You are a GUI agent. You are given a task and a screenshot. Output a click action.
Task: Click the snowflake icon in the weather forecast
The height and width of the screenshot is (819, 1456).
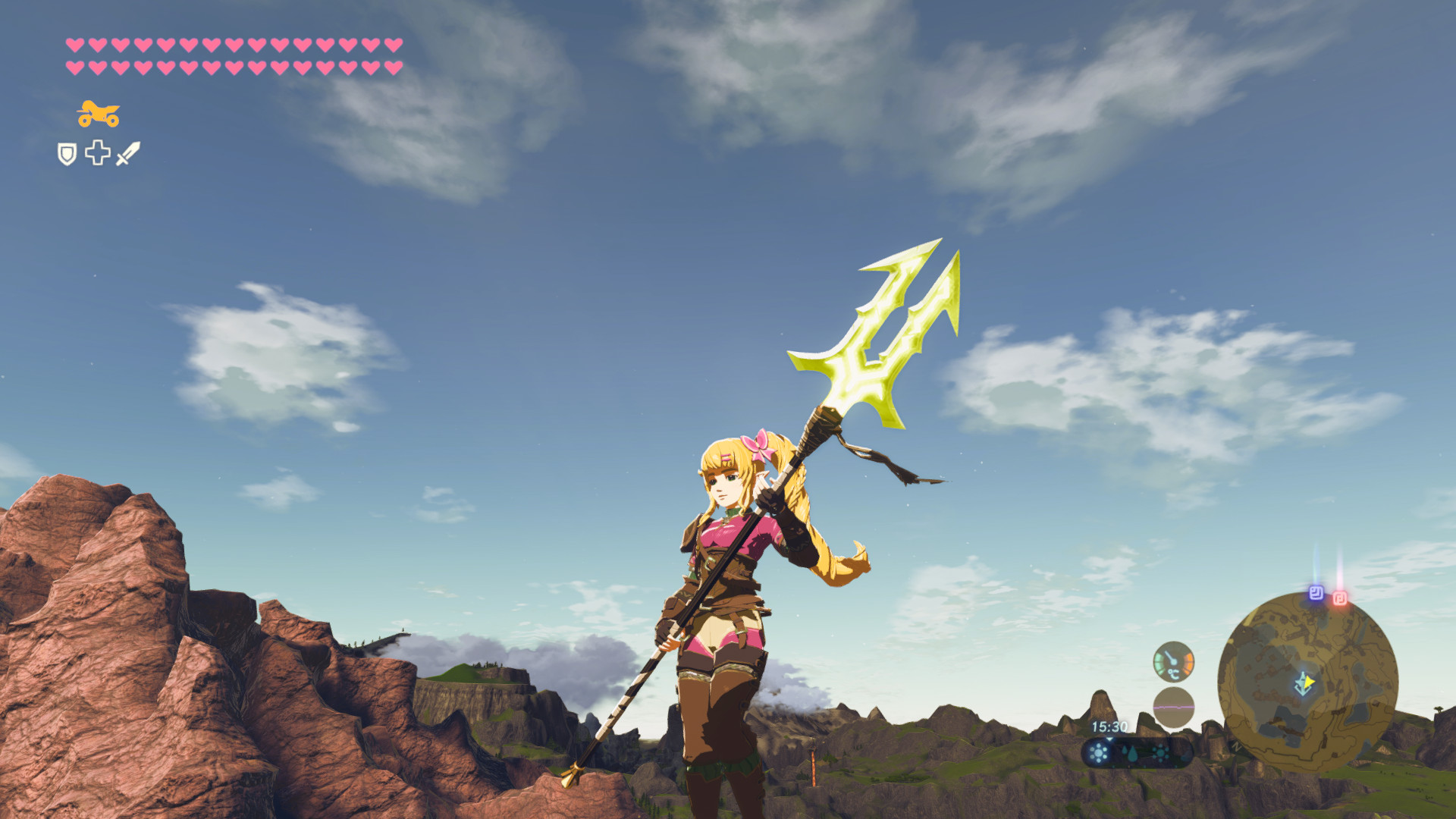point(1160,753)
